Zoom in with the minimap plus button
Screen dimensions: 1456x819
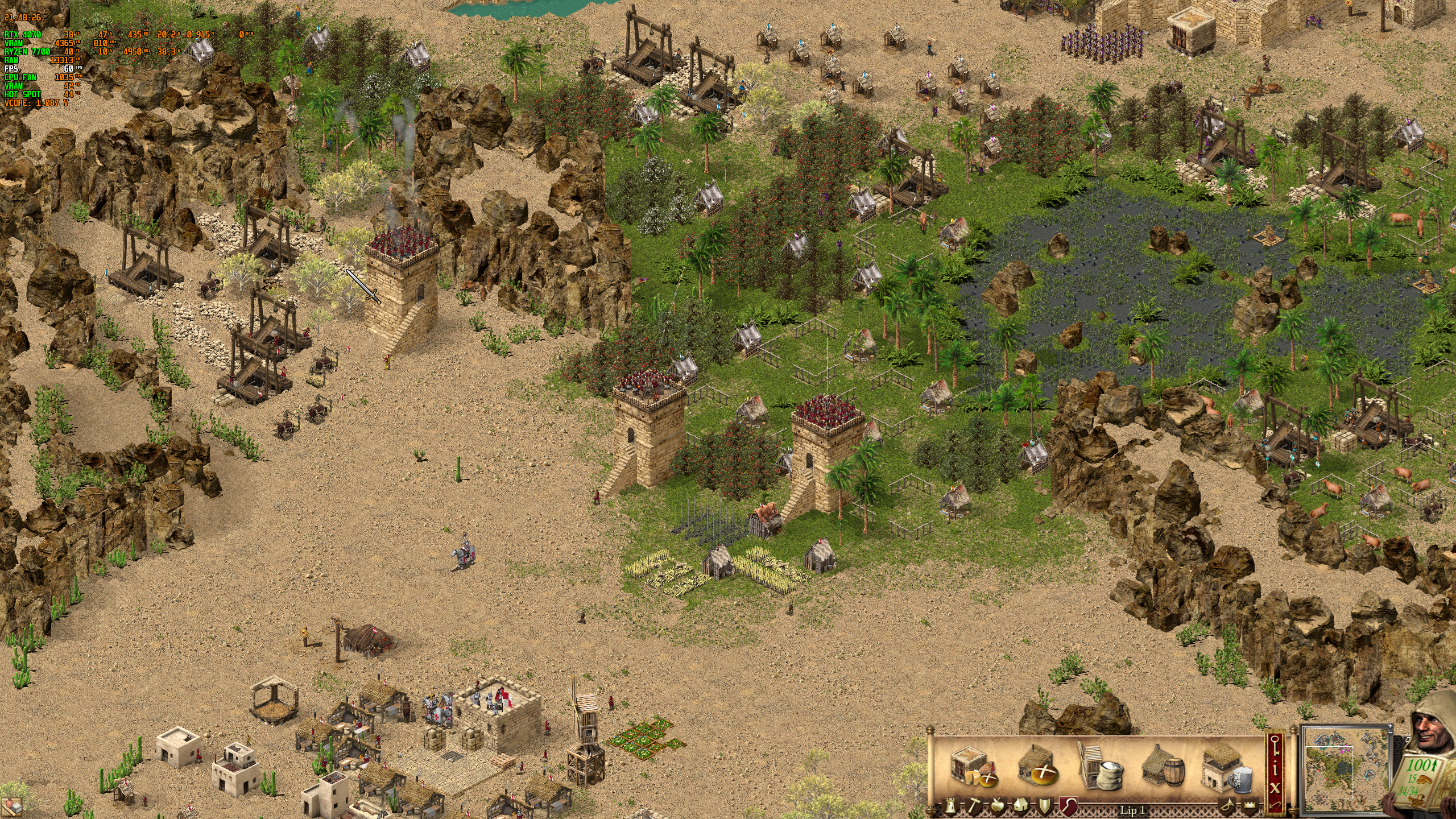click(x=1391, y=726)
